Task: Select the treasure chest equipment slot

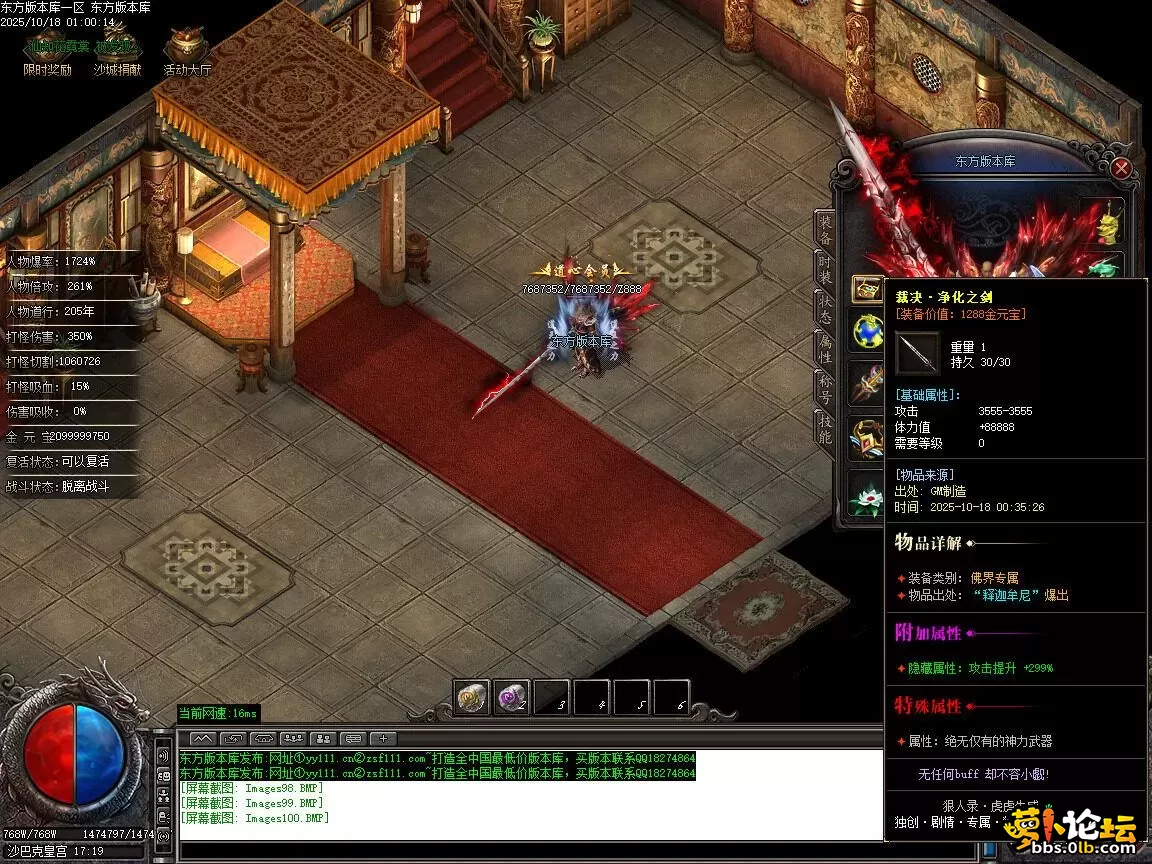Action: pos(866,289)
